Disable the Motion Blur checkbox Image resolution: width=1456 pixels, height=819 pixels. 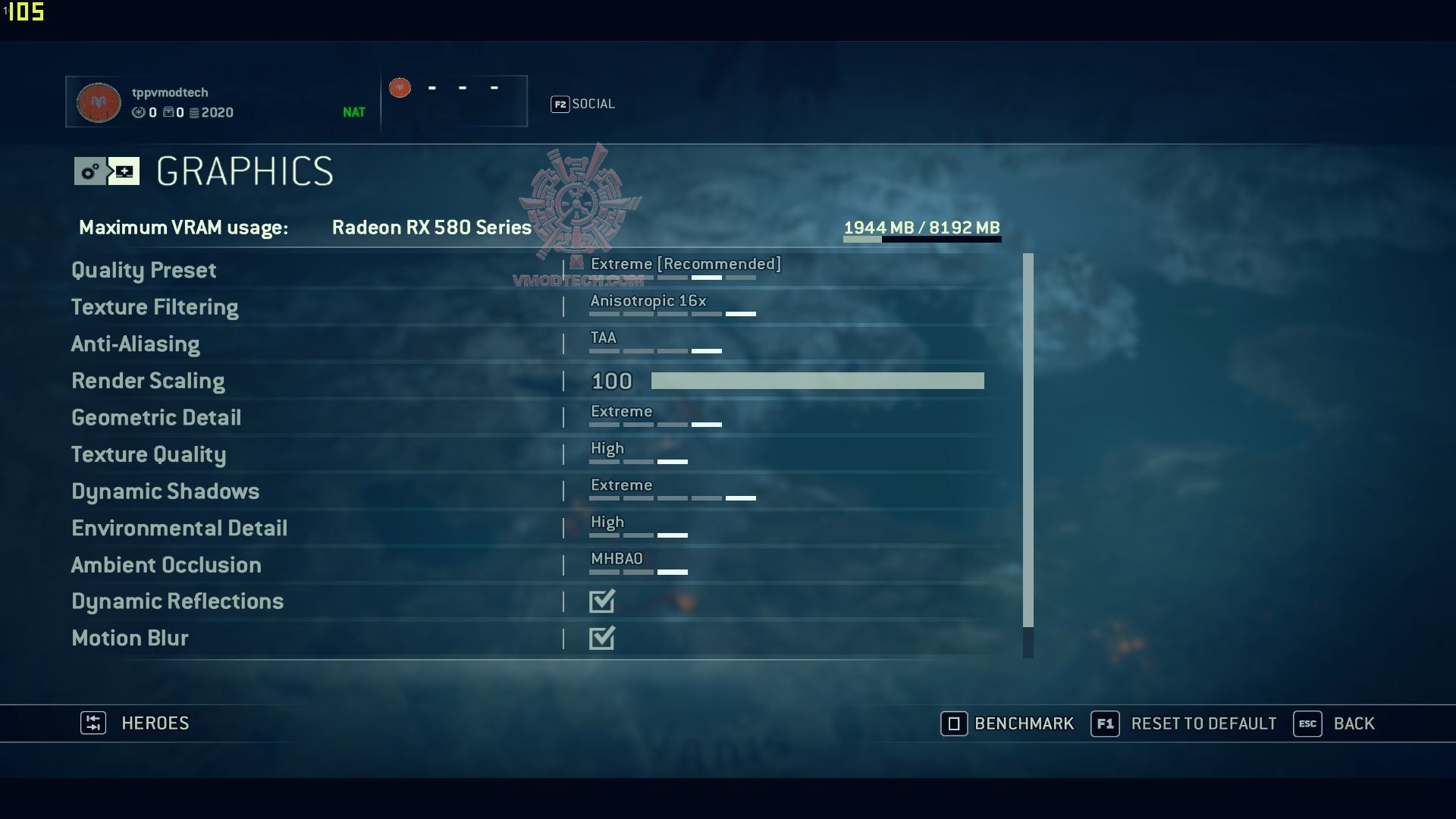tap(602, 639)
